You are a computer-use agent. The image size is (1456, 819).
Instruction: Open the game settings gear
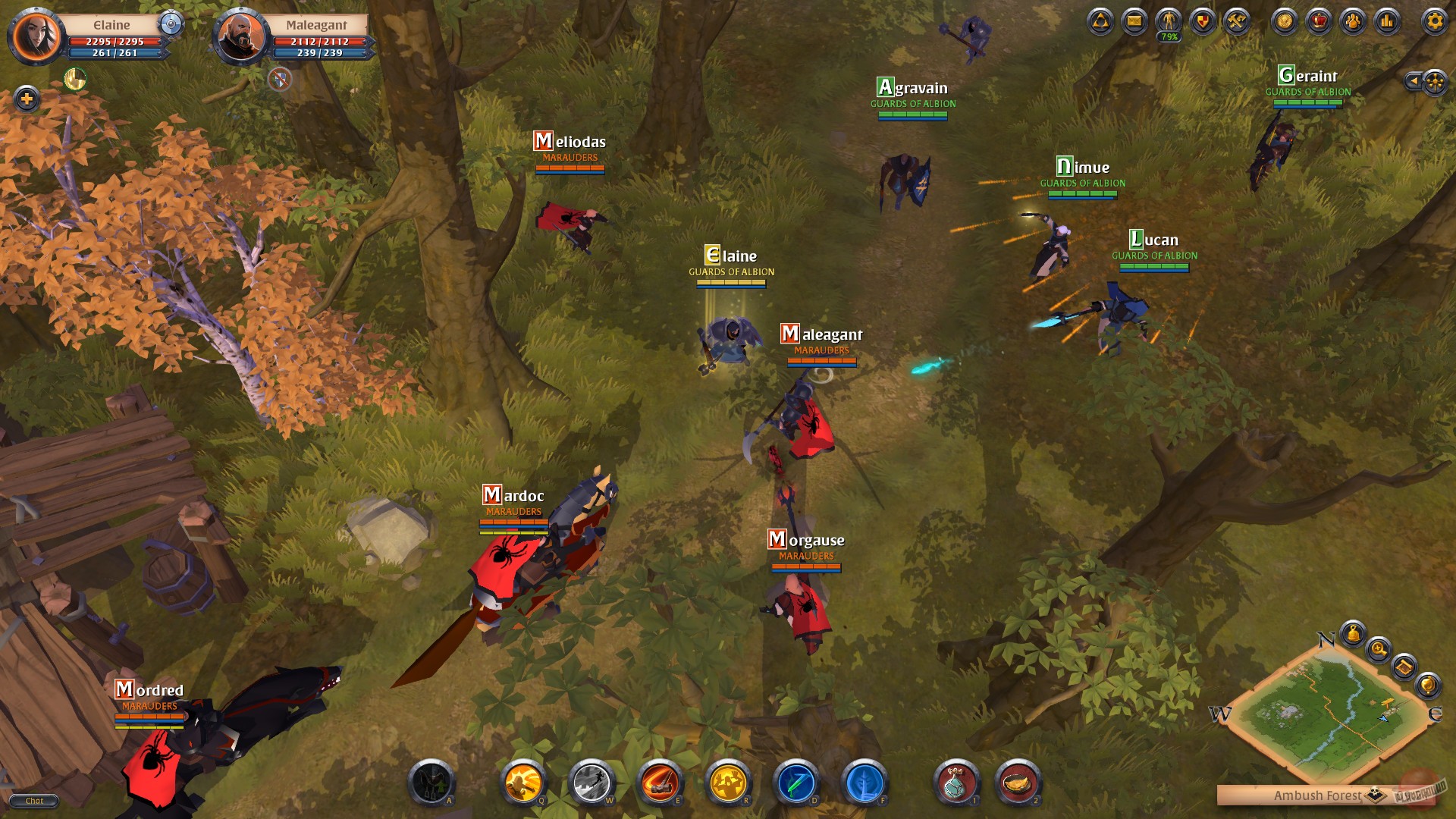click(1435, 22)
